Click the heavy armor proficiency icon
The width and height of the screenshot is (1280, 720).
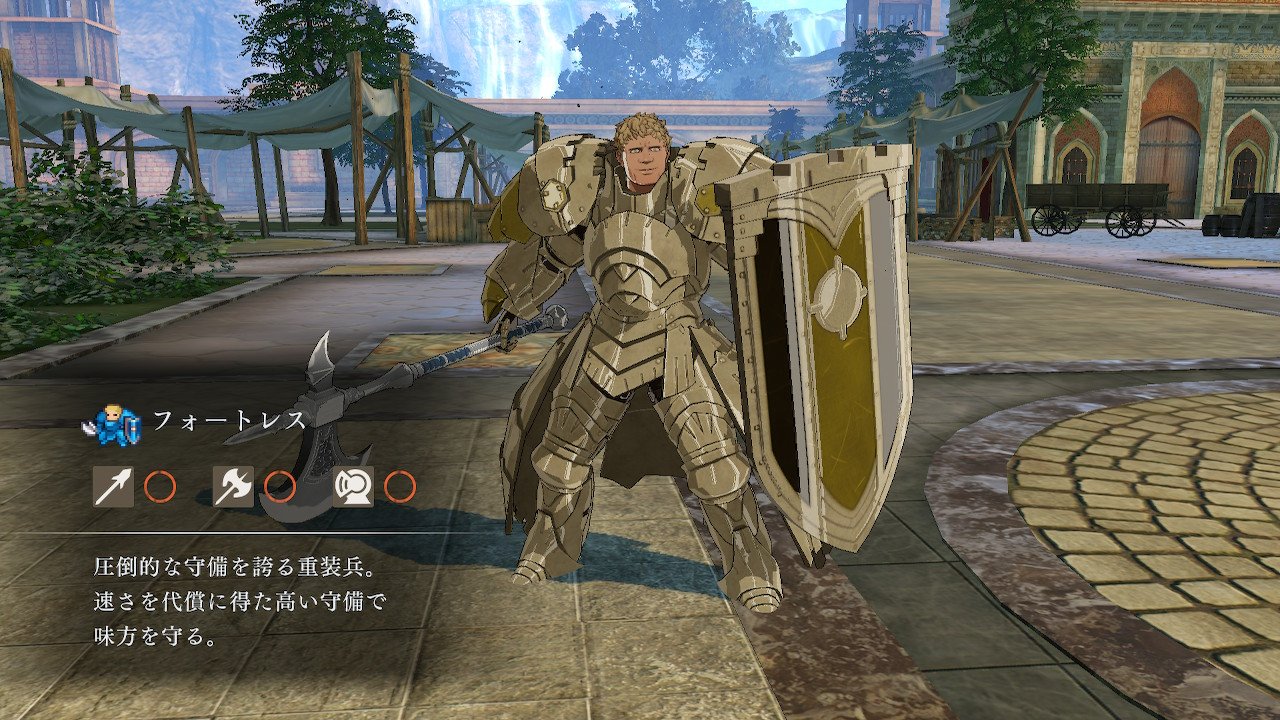coord(353,487)
